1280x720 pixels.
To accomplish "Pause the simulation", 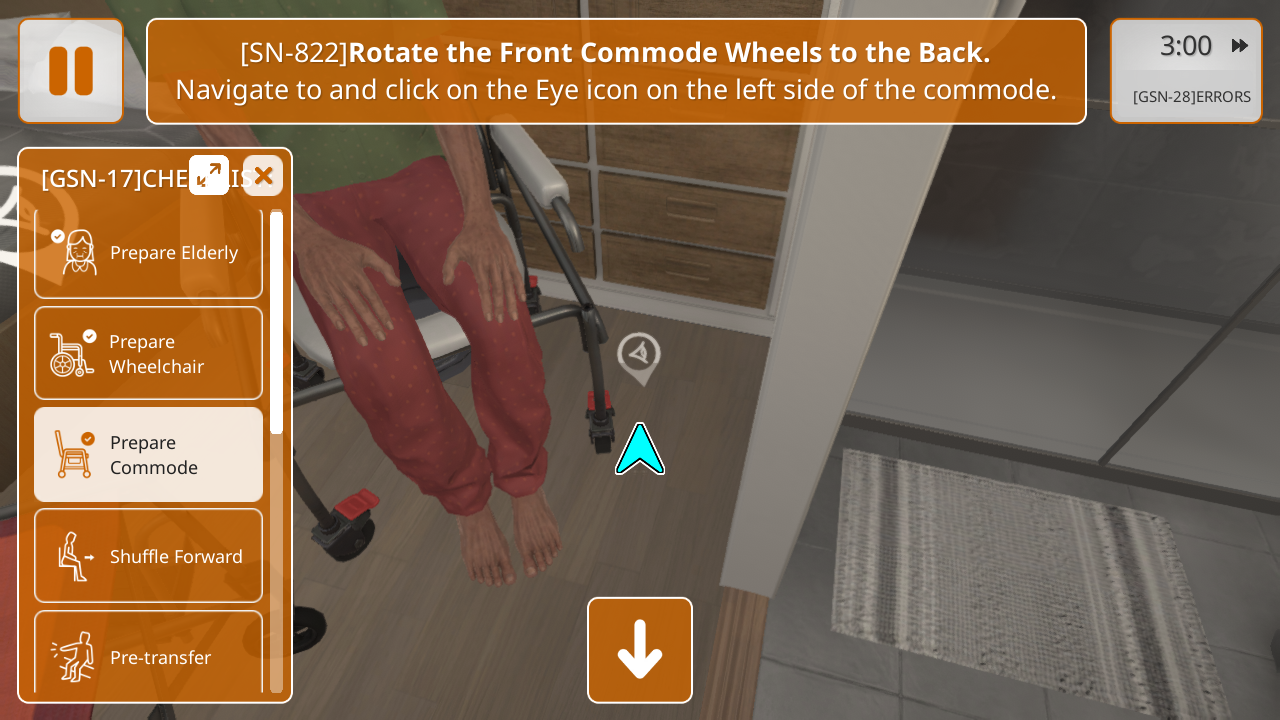I will pos(71,71).
